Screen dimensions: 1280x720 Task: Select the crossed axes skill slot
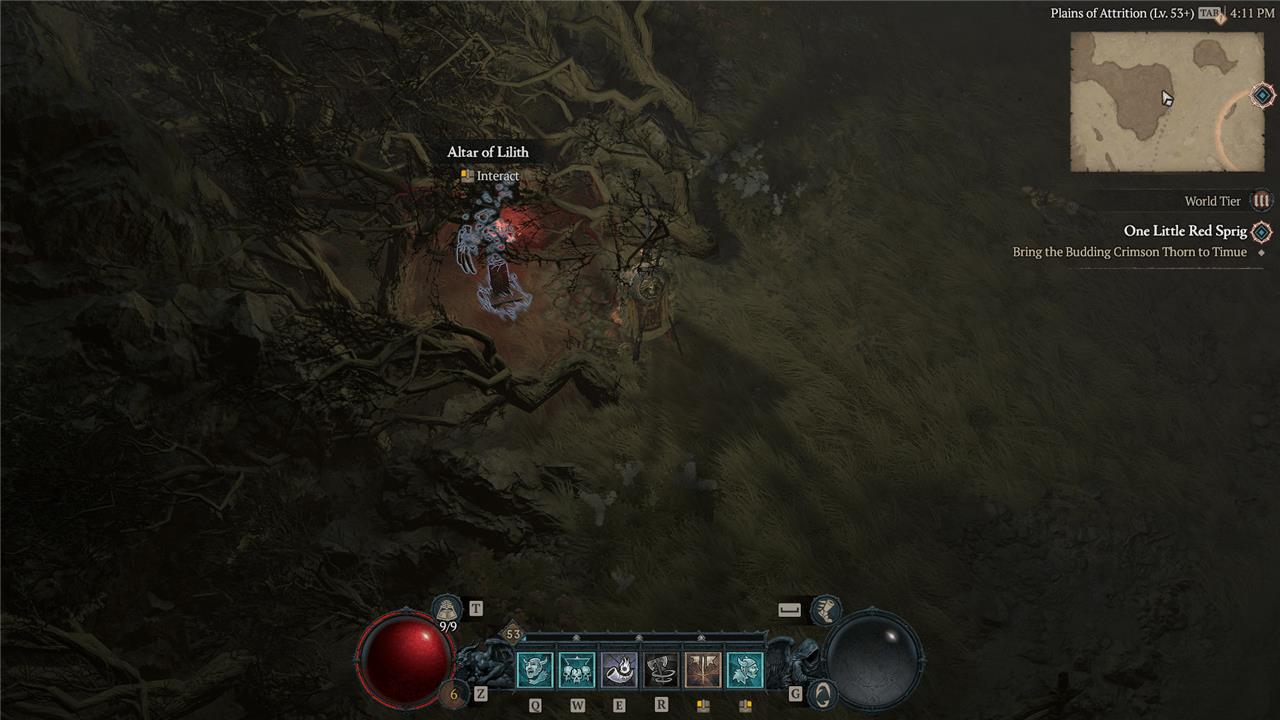[703, 670]
